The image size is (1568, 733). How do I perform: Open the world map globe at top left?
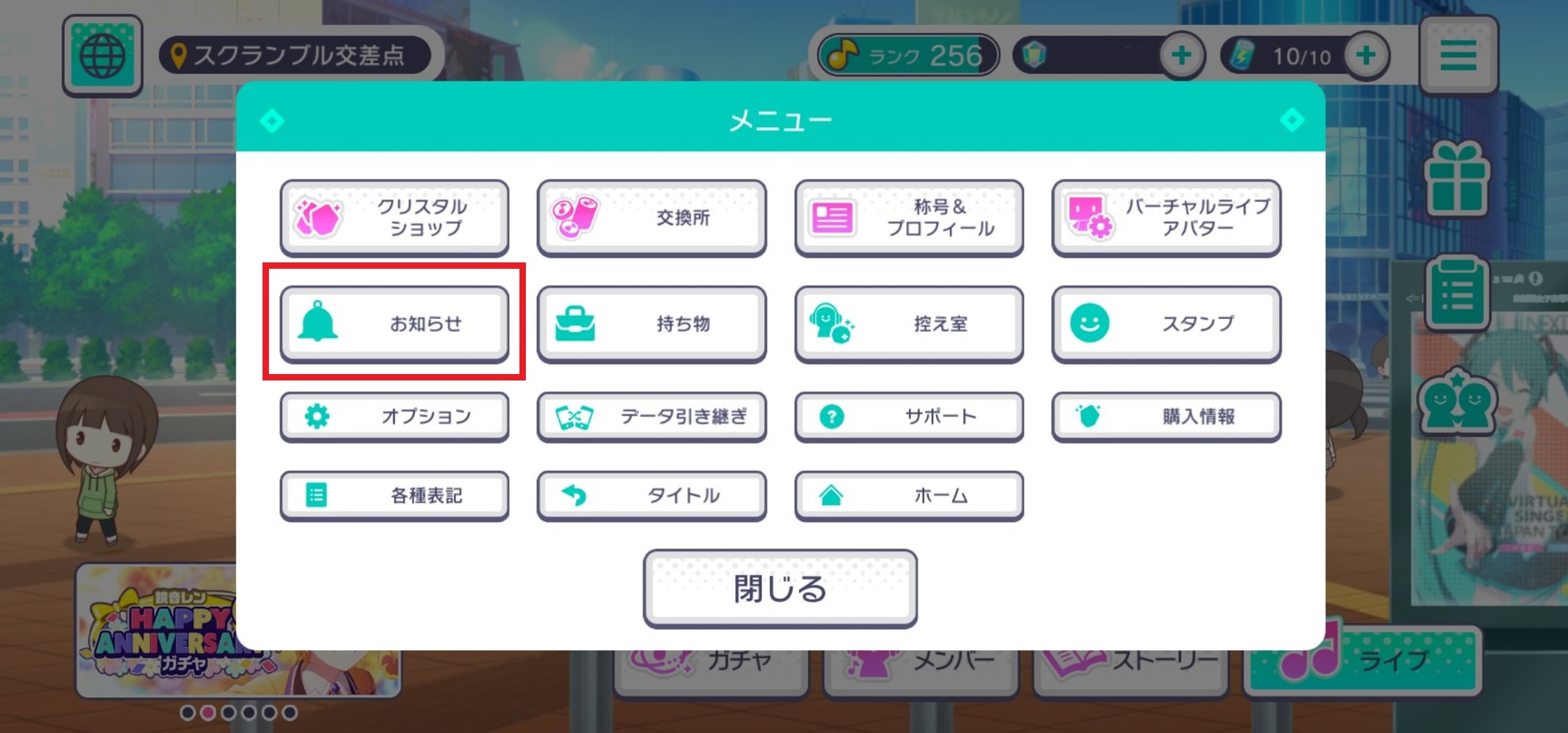101,54
